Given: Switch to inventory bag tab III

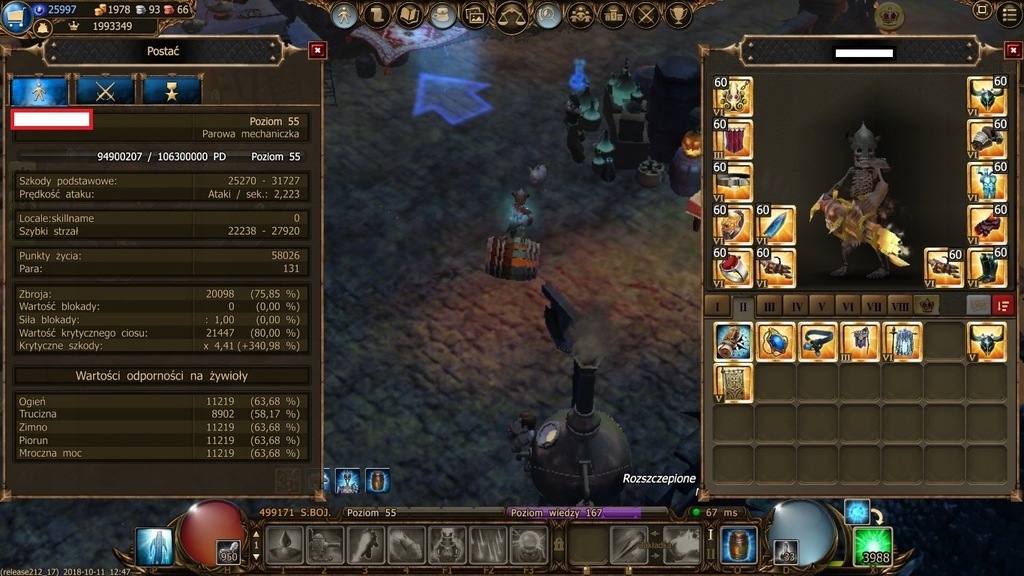Looking at the screenshot, I should [769, 305].
